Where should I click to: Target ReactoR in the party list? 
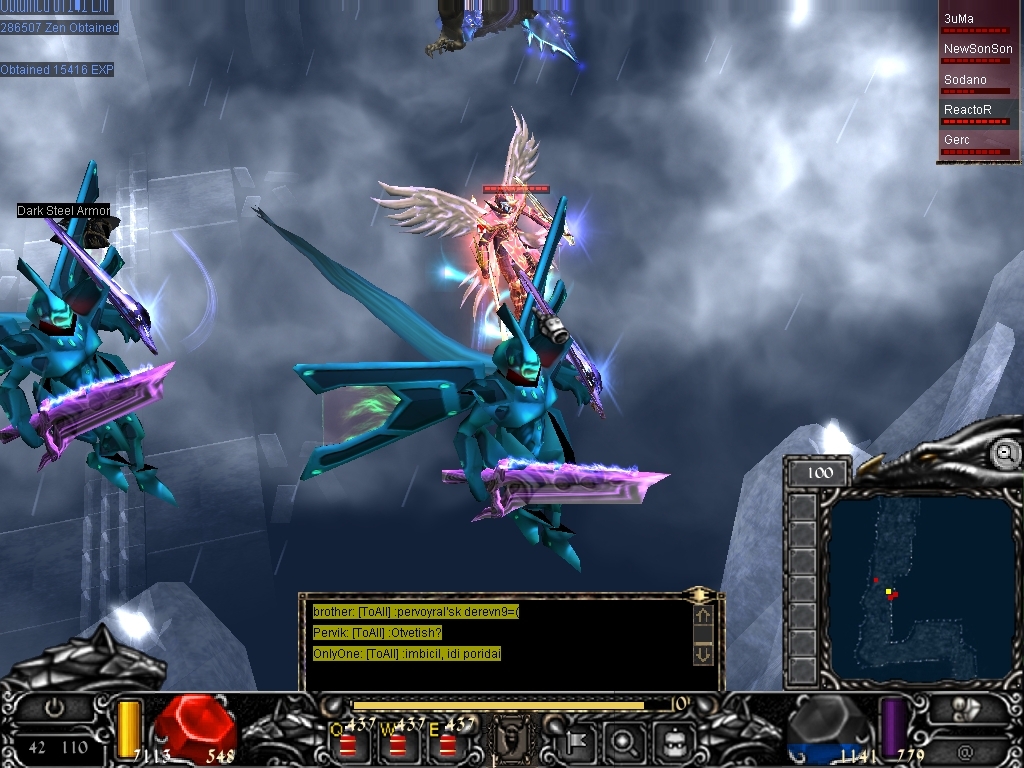pyautogui.click(x=979, y=112)
